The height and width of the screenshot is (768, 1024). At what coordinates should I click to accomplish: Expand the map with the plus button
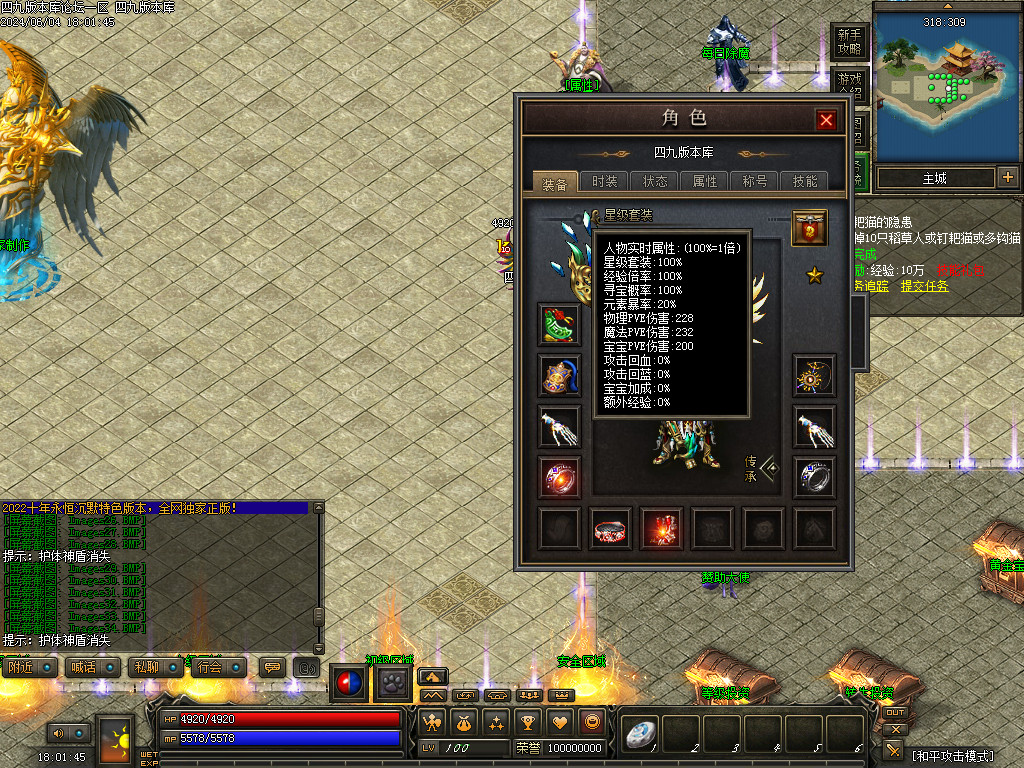1007,178
